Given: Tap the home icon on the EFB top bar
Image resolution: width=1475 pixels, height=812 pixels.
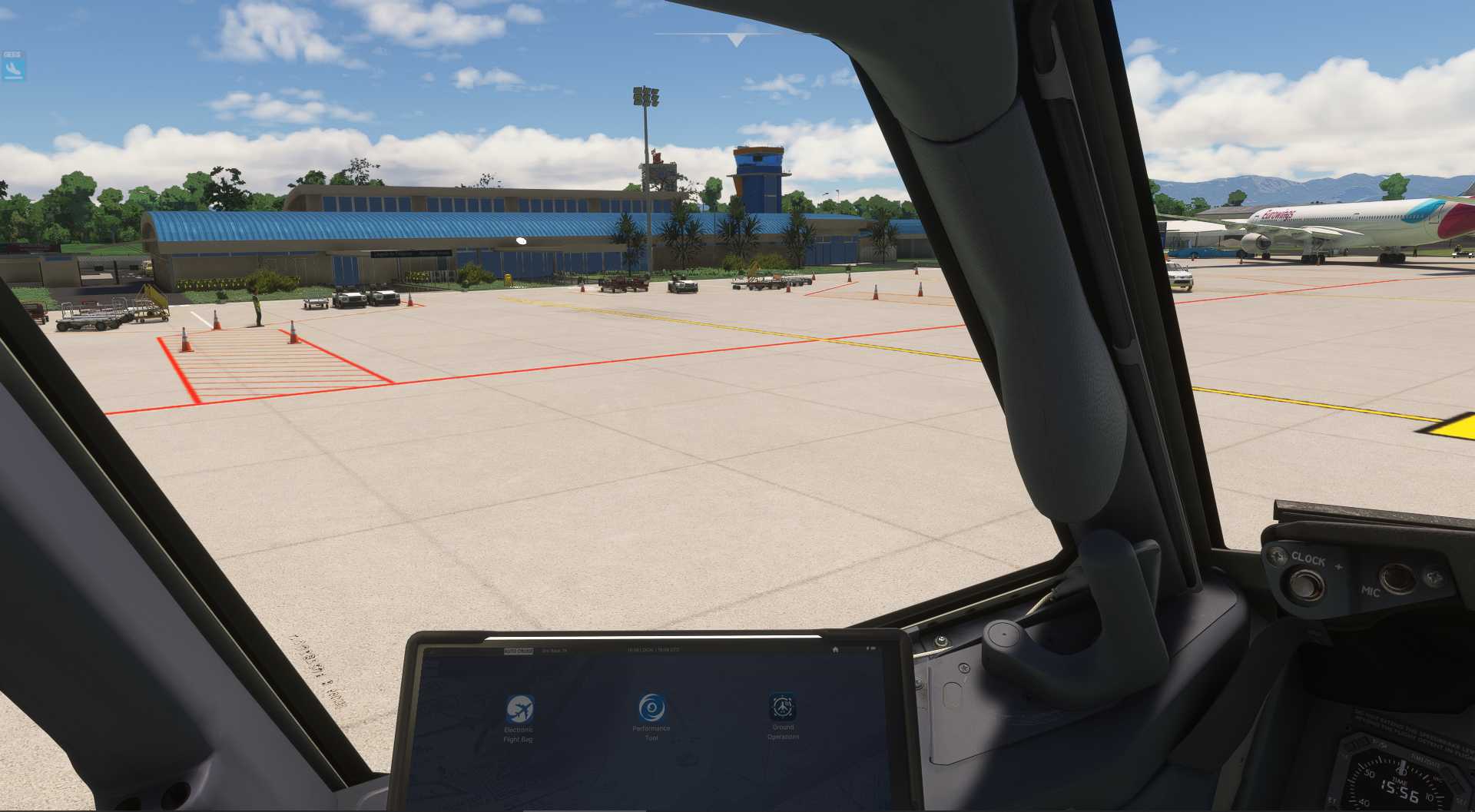Looking at the screenshot, I should (x=836, y=649).
